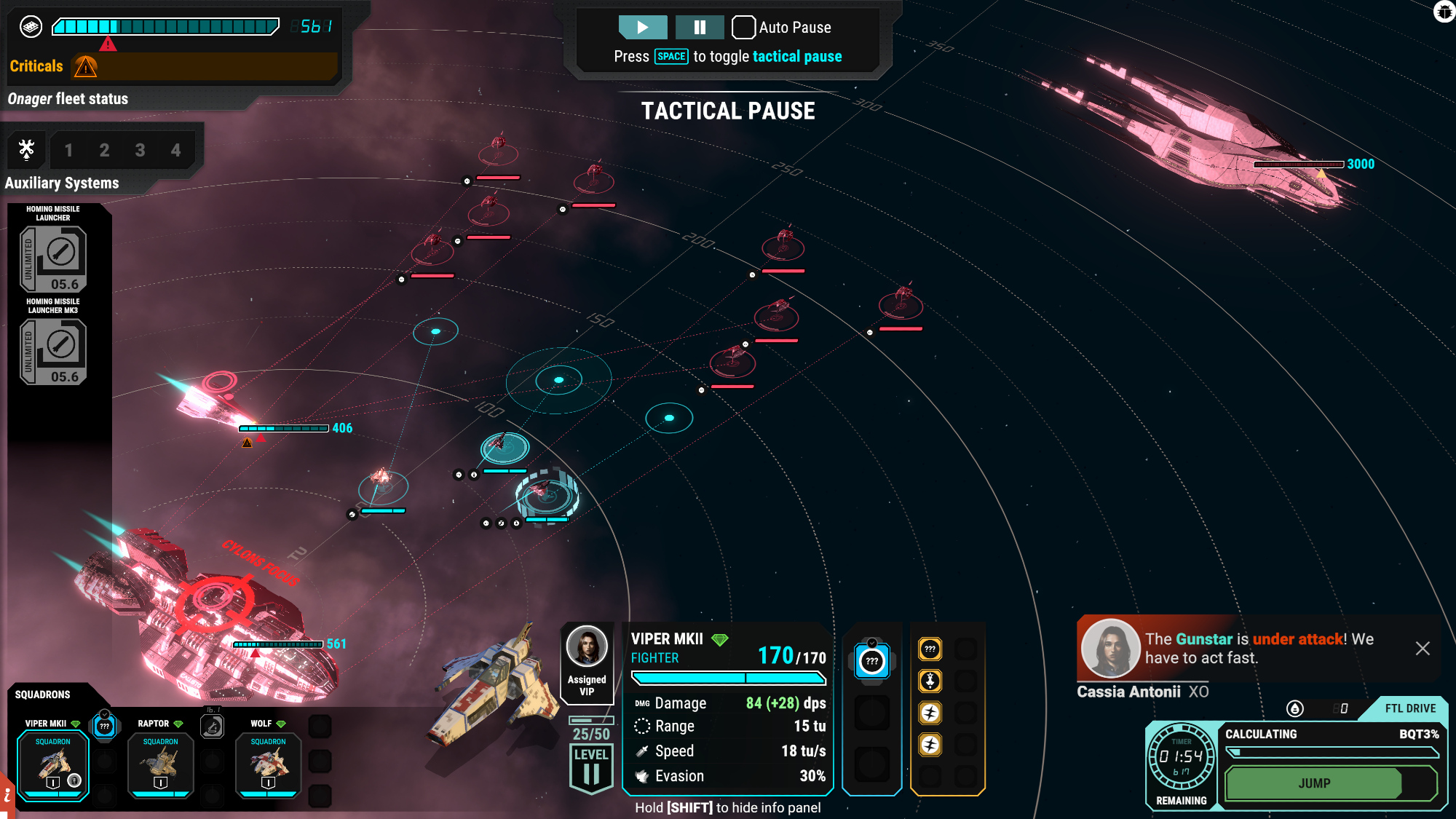Select auxiliary systems group 3
Viewport: 1456px width, 819px height.
coord(140,151)
